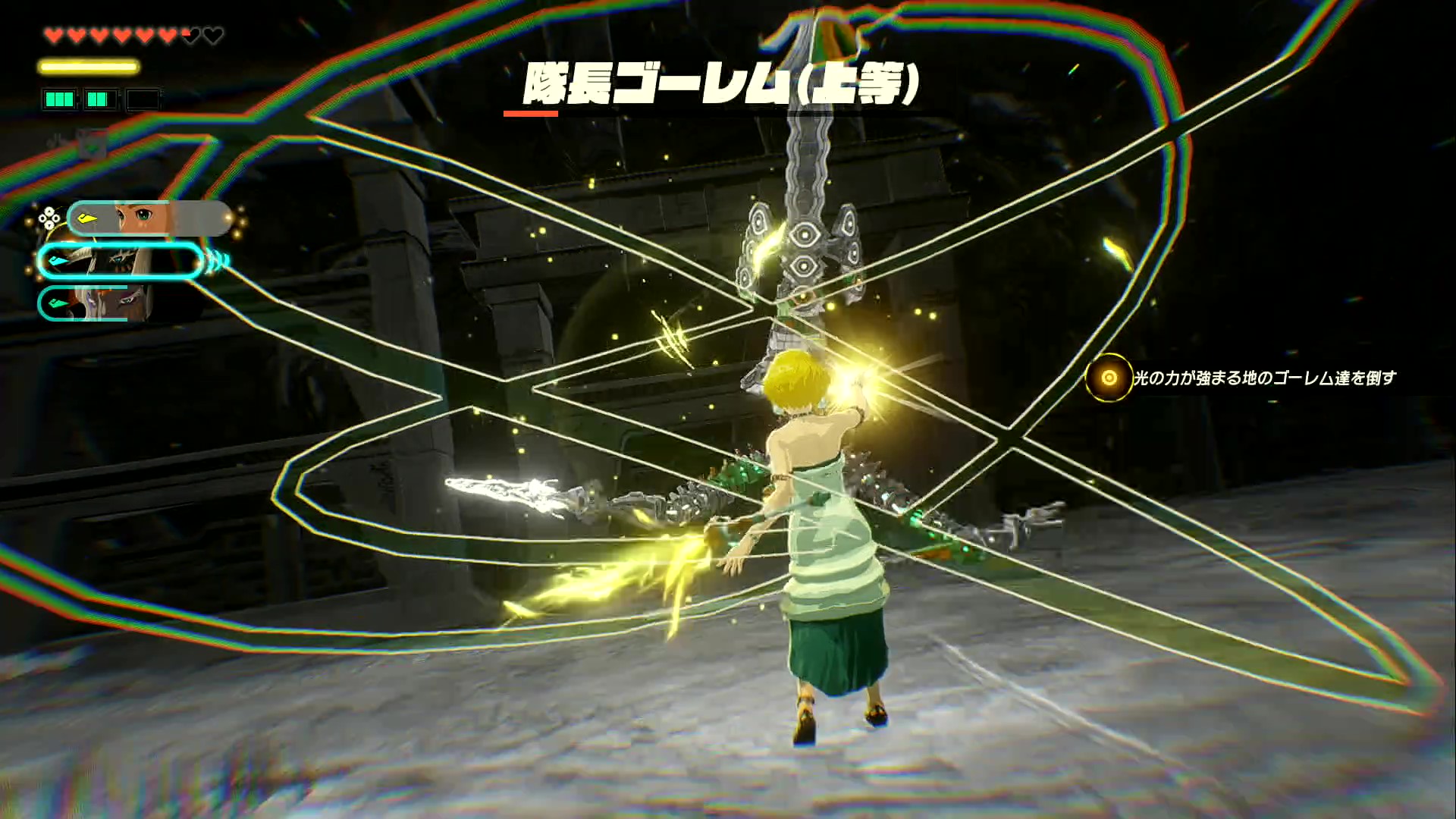Toggle the cyan arrow badge on the middle portrait
This screenshot has width=1456, height=819.
pos(58,261)
